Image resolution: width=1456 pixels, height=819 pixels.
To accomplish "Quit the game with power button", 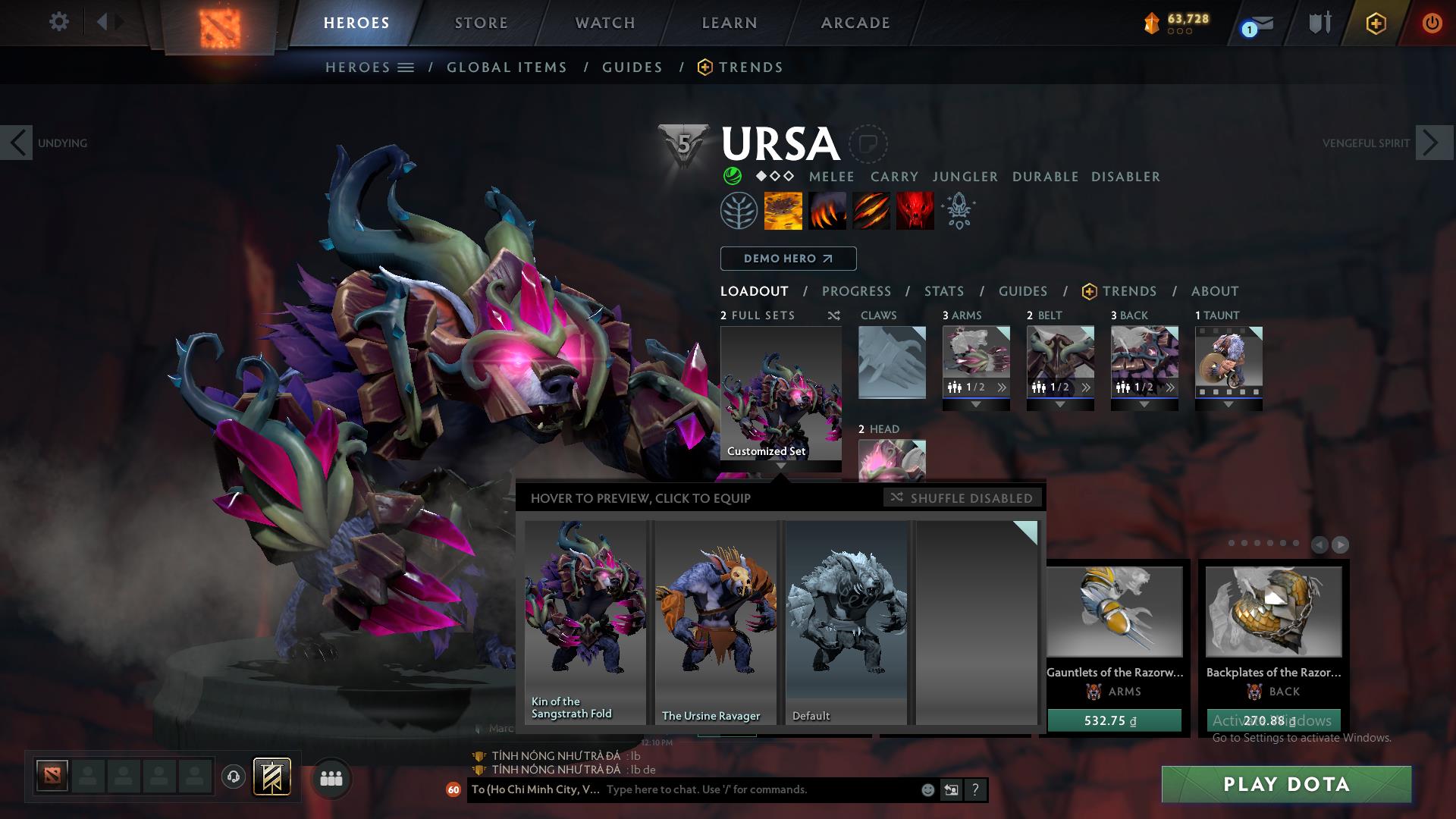I will coord(1432,23).
